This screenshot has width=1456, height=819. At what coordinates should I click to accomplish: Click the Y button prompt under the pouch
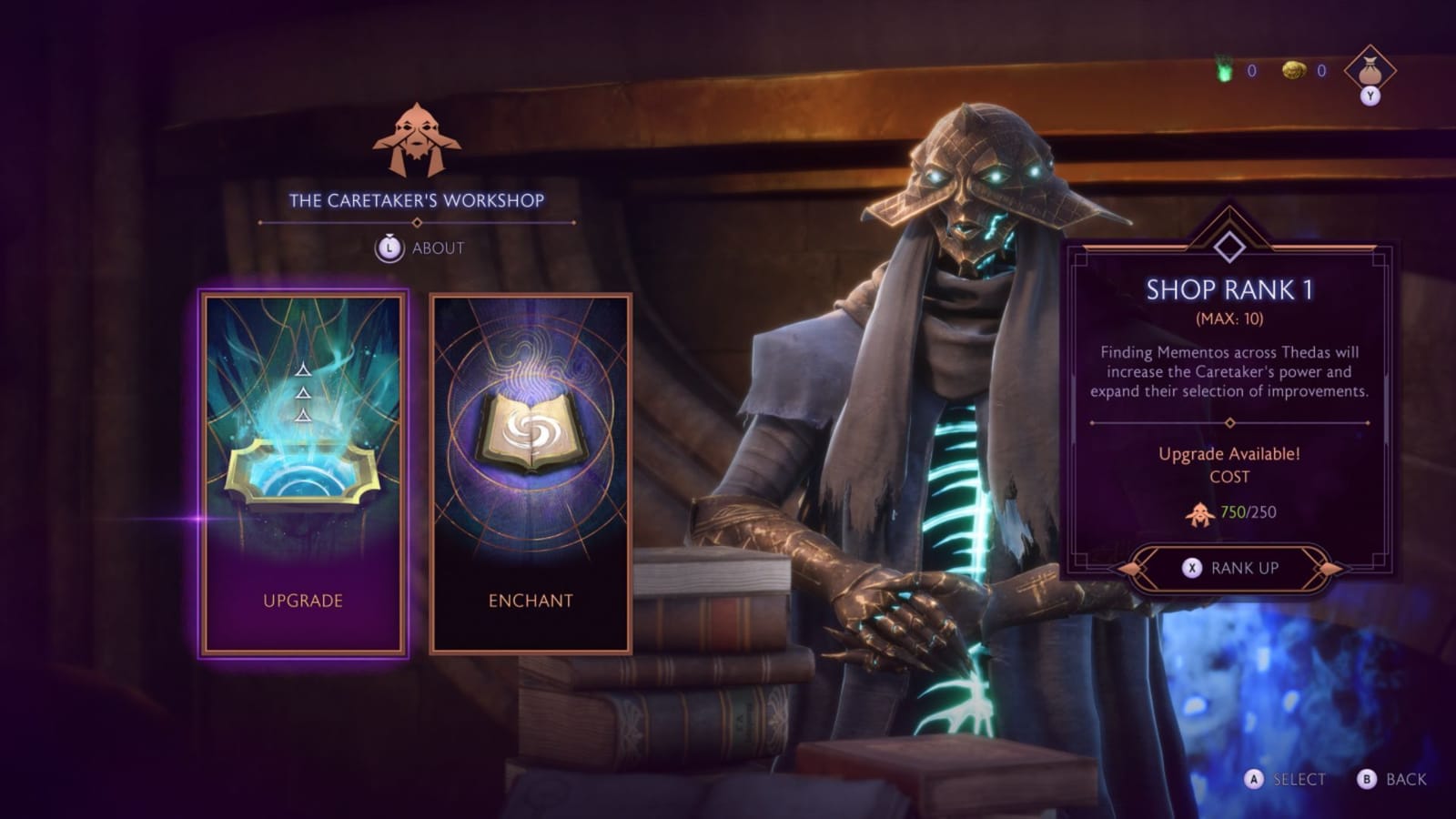[x=1370, y=97]
